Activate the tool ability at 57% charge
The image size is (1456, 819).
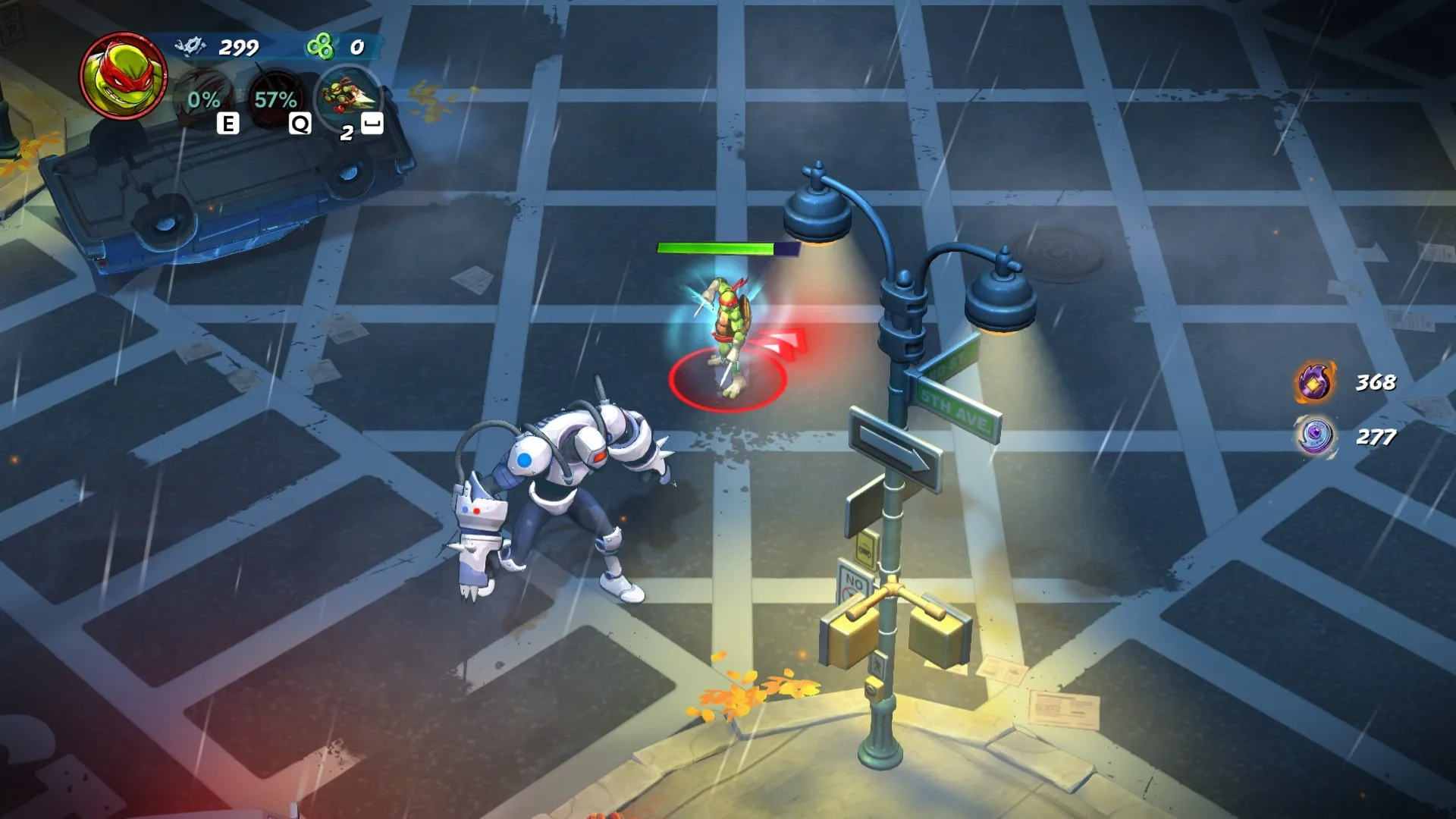(276, 99)
